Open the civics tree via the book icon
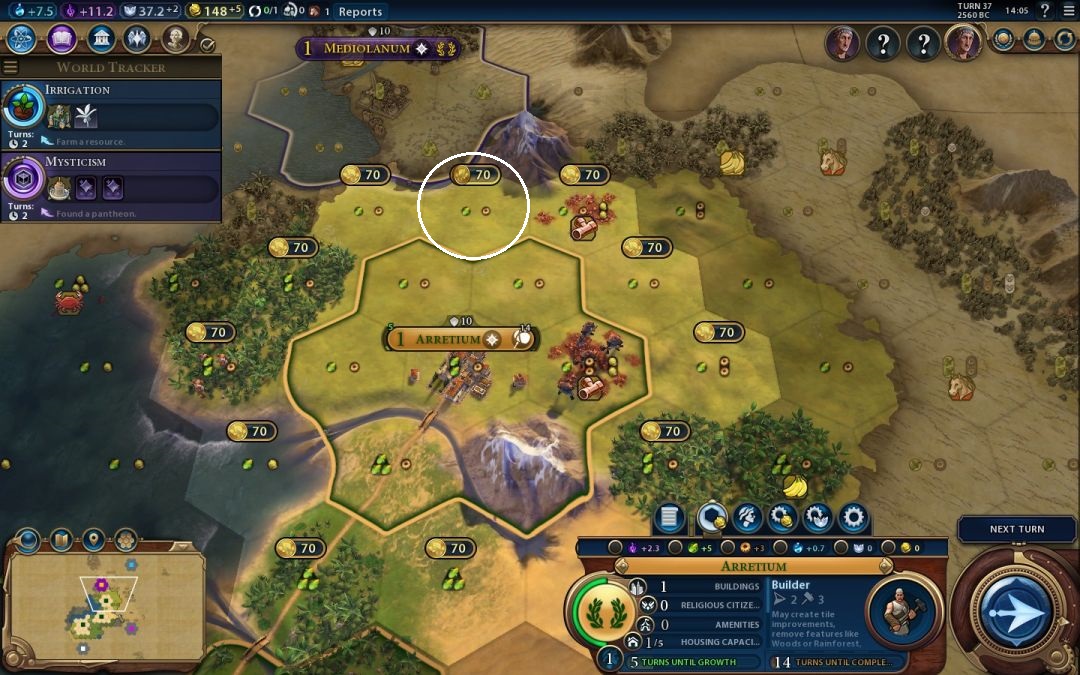 click(x=61, y=39)
